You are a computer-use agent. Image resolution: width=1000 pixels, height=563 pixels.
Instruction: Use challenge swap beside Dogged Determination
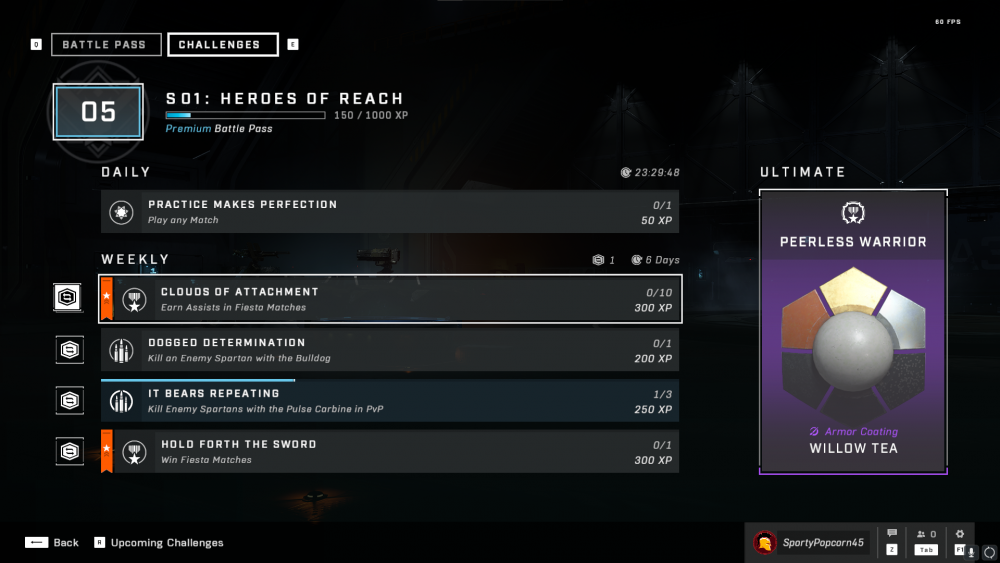coord(69,350)
